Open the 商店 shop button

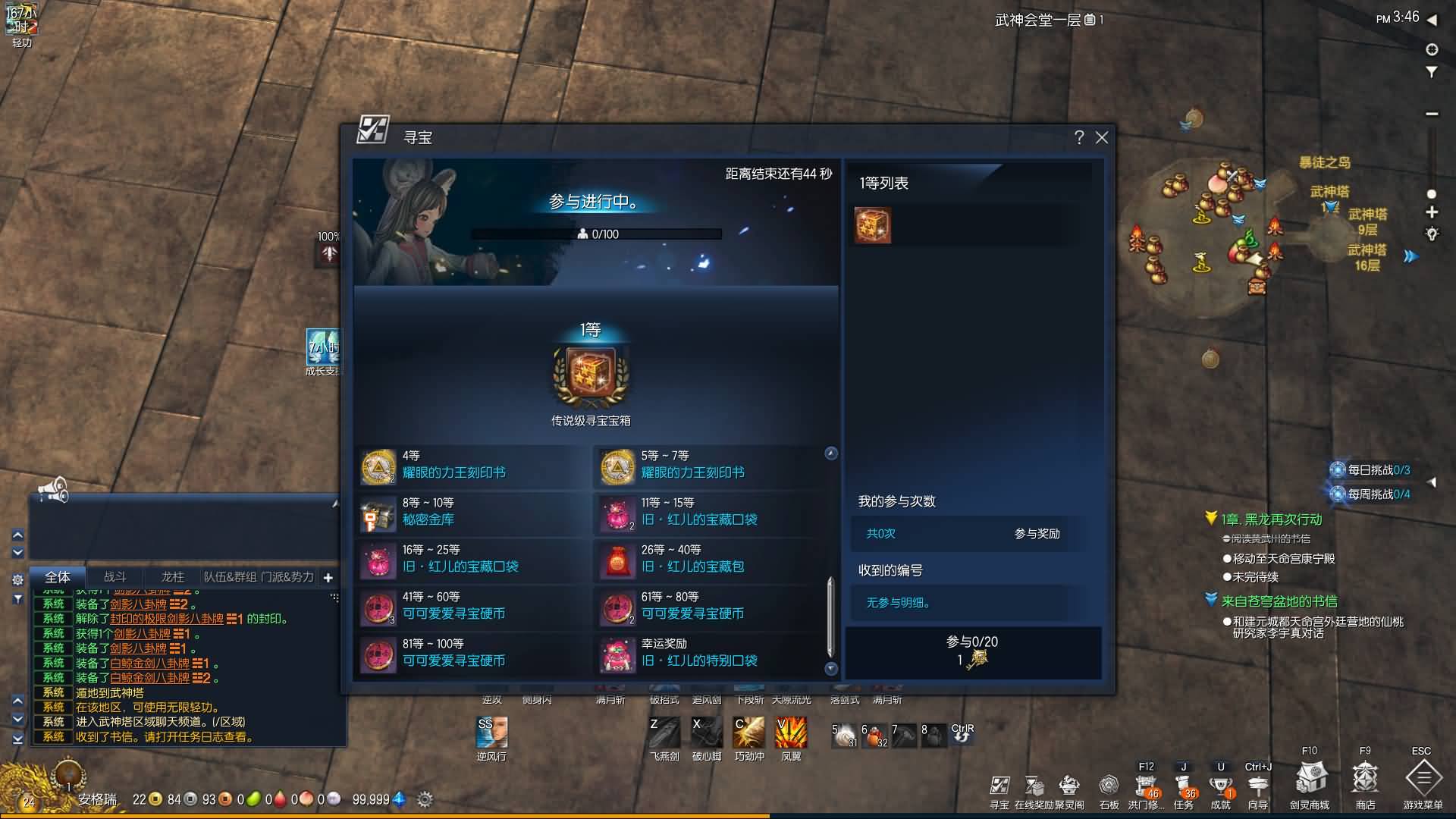point(1365,780)
